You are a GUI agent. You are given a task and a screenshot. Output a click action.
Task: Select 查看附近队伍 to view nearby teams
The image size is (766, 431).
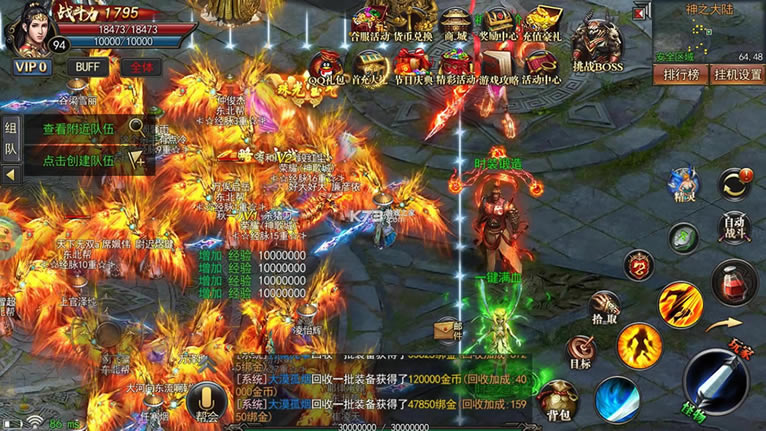(80, 129)
